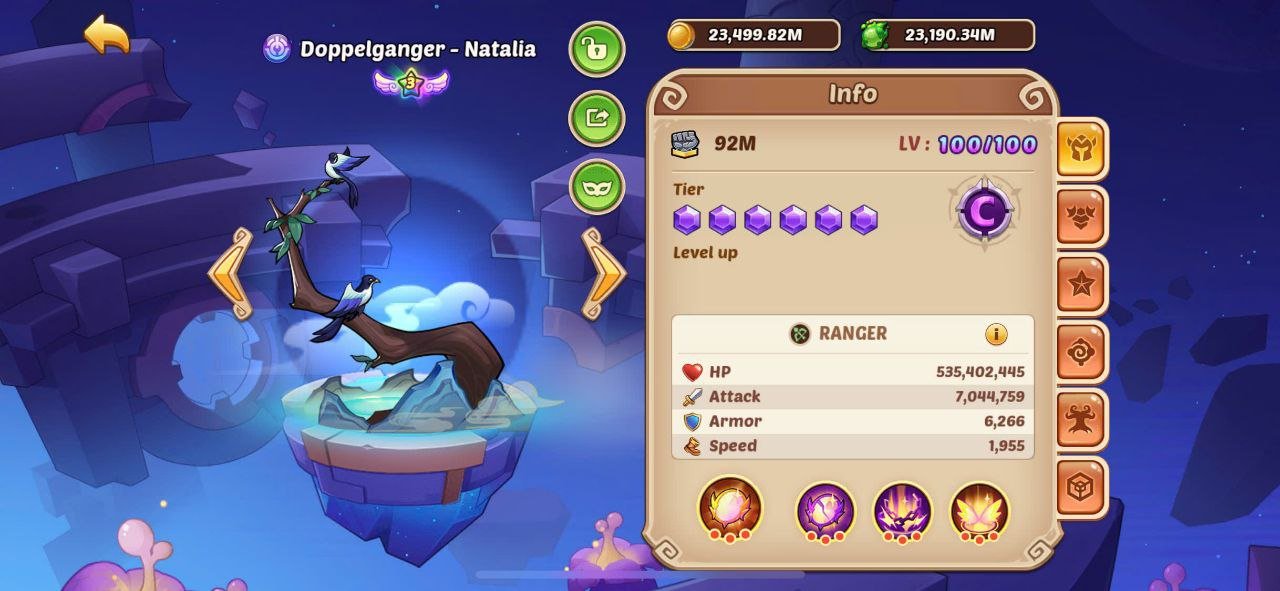Select the helmet Info tab
Image resolution: width=1280 pixels, height=591 pixels.
point(1082,149)
